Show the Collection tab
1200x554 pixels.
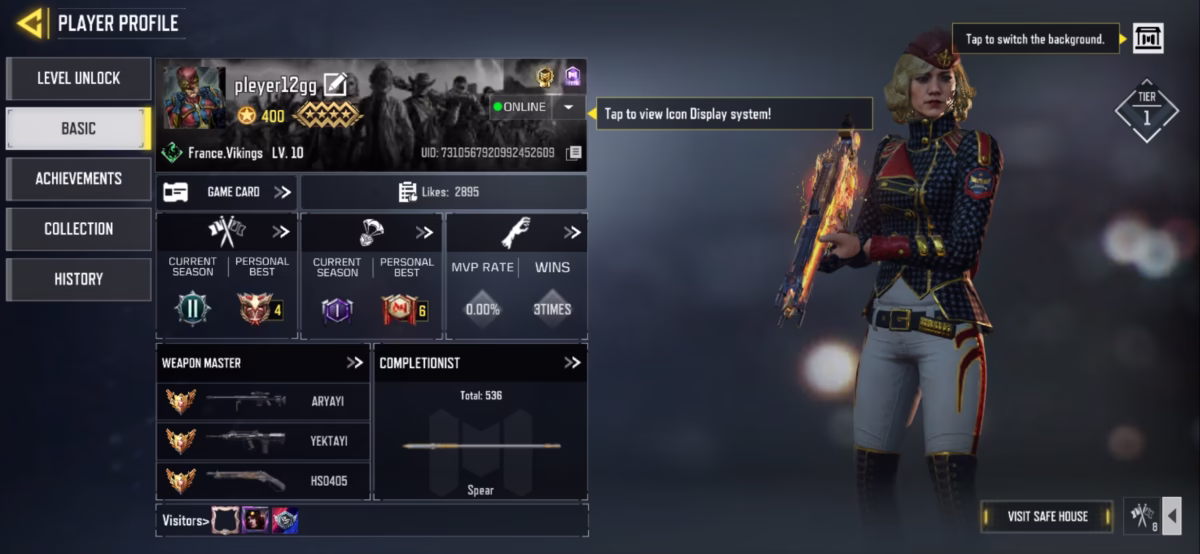pos(78,228)
